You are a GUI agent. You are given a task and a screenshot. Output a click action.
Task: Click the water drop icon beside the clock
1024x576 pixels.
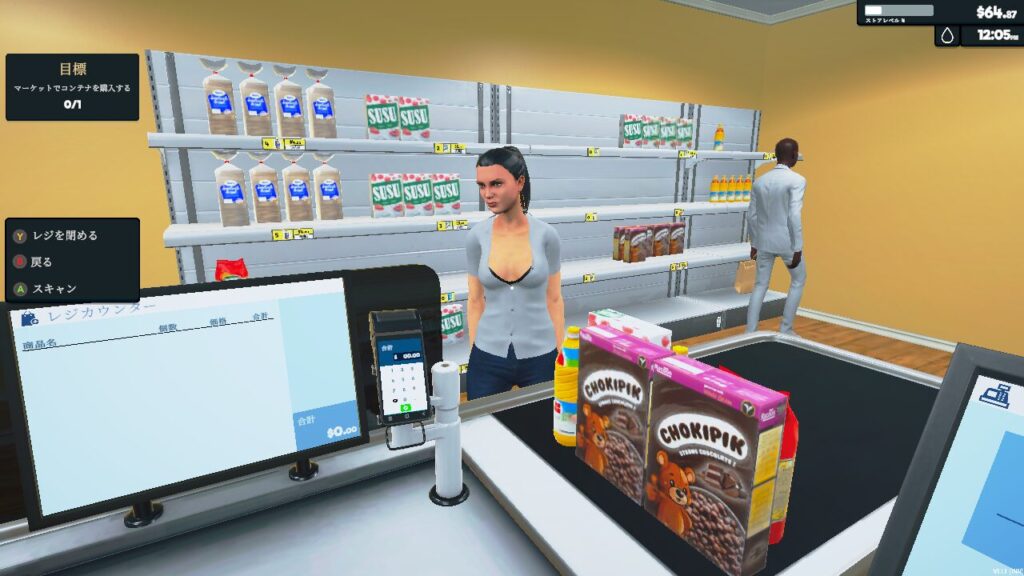point(947,36)
